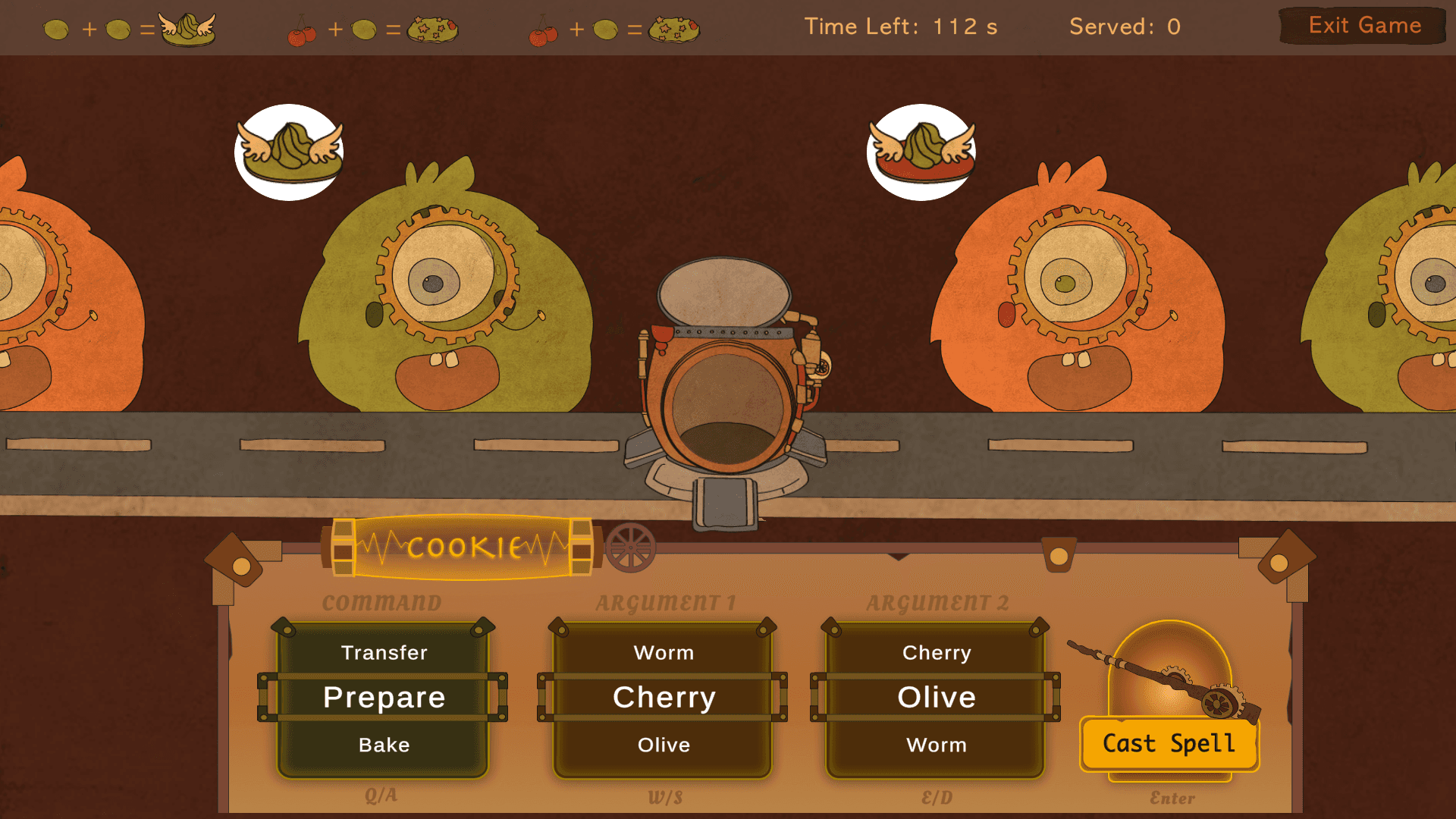
Task: Select Cherry in the Argument 1 selector
Action: click(664, 698)
